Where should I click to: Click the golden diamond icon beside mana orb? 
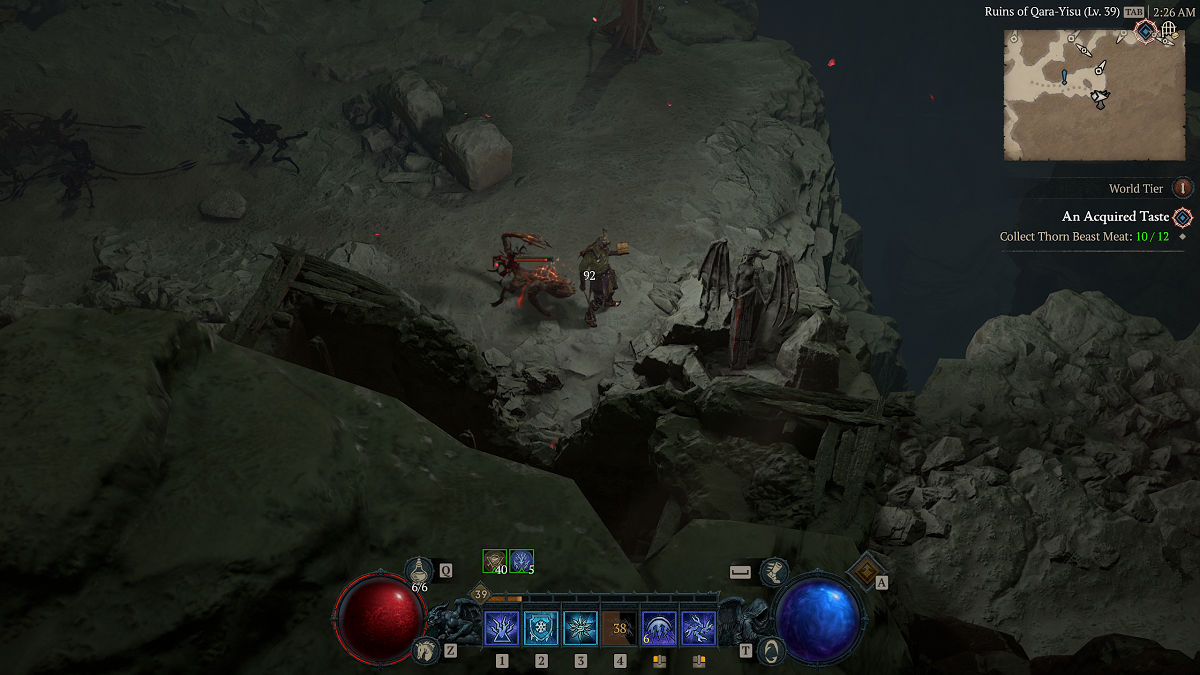[864, 571]
